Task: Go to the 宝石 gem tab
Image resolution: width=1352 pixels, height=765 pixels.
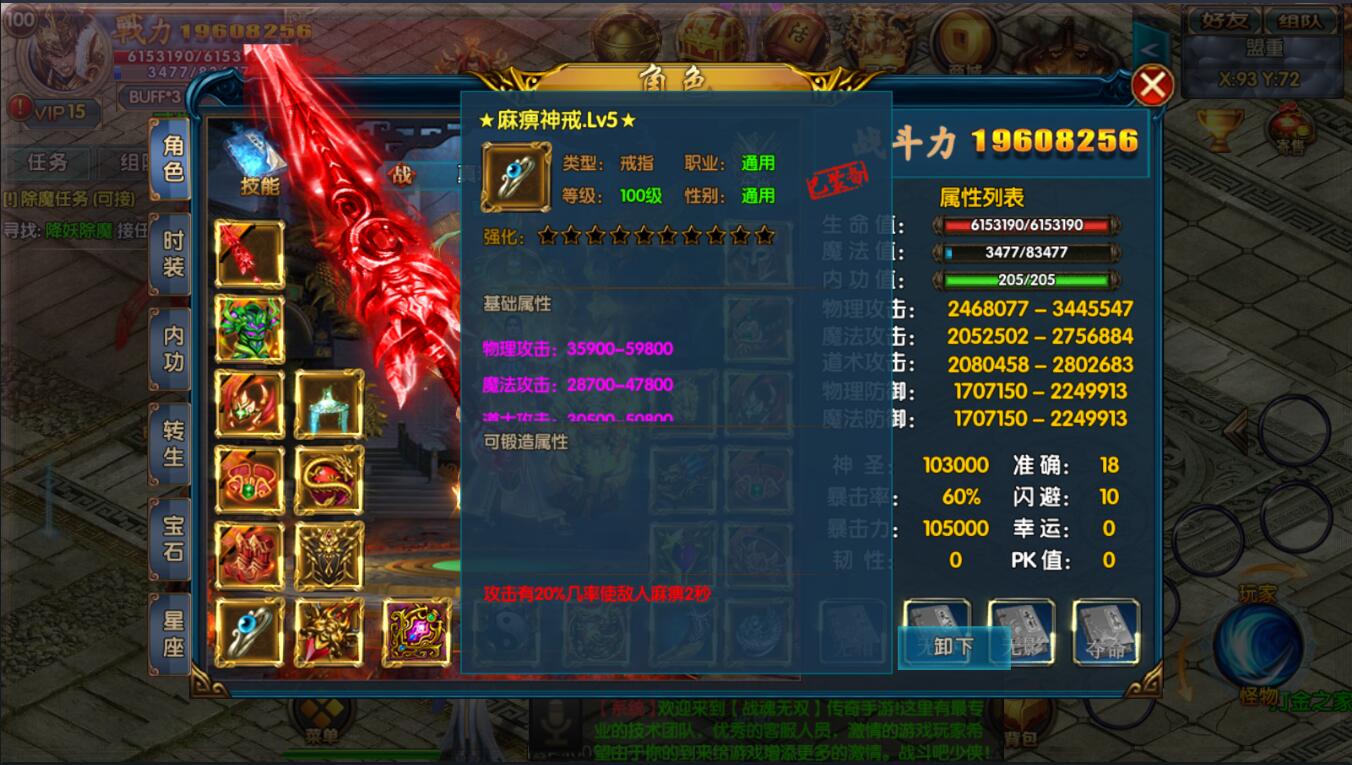Action: click(x=173, y=538)
